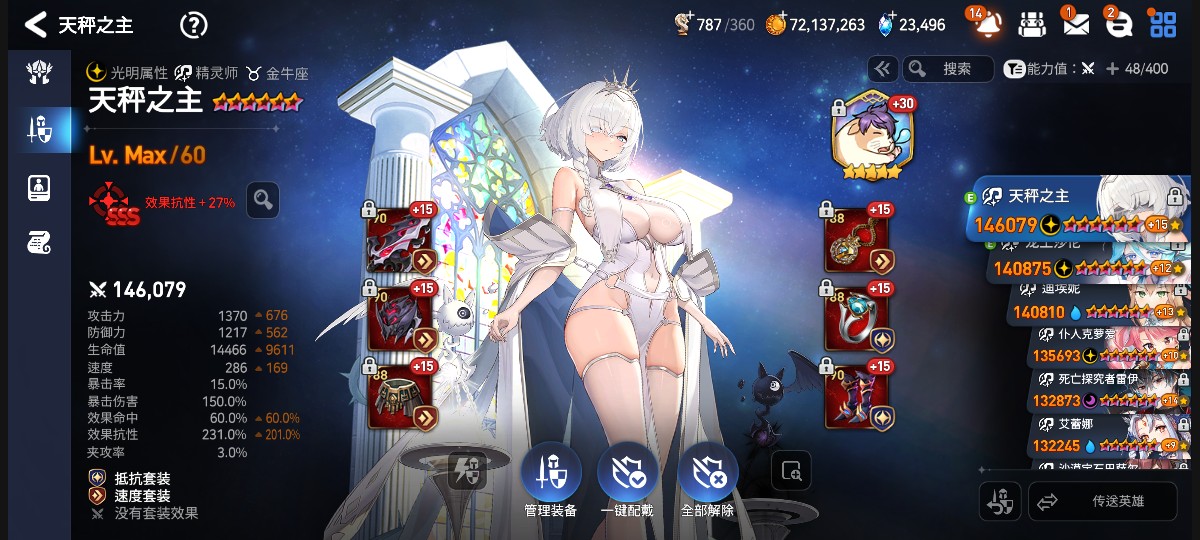This screenshot has width=1200, height=540.
Task: Select the equipped boots slot
Action: coord(857,396)
